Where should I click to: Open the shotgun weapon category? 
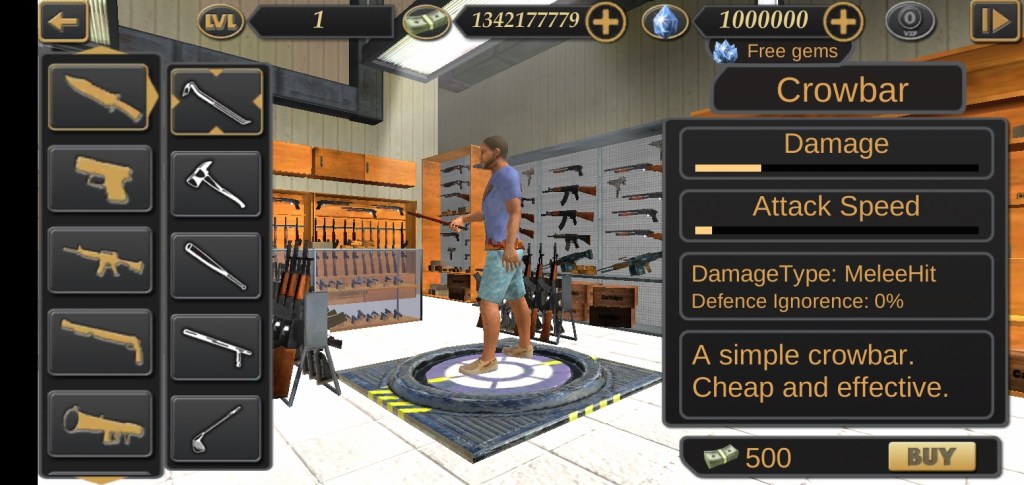pos(99,342)
